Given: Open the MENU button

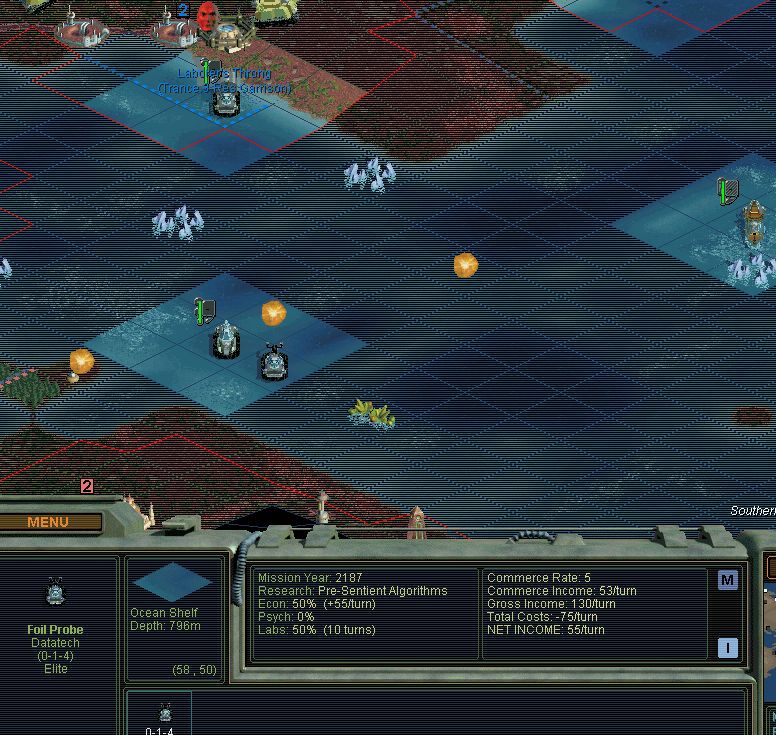Looking at the screenshot, I should click(49, 522).
